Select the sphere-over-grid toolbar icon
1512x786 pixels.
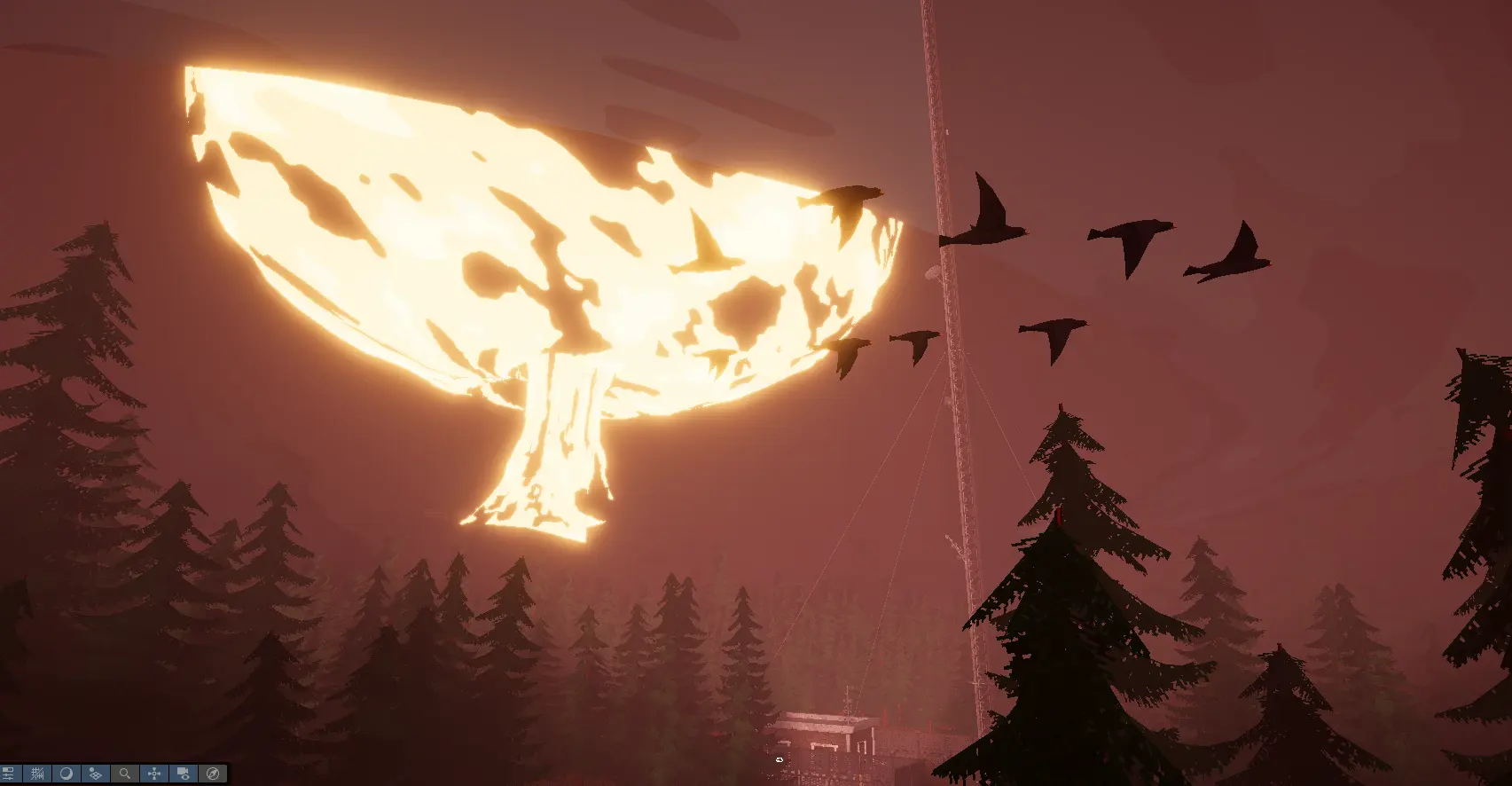(96, 774)
